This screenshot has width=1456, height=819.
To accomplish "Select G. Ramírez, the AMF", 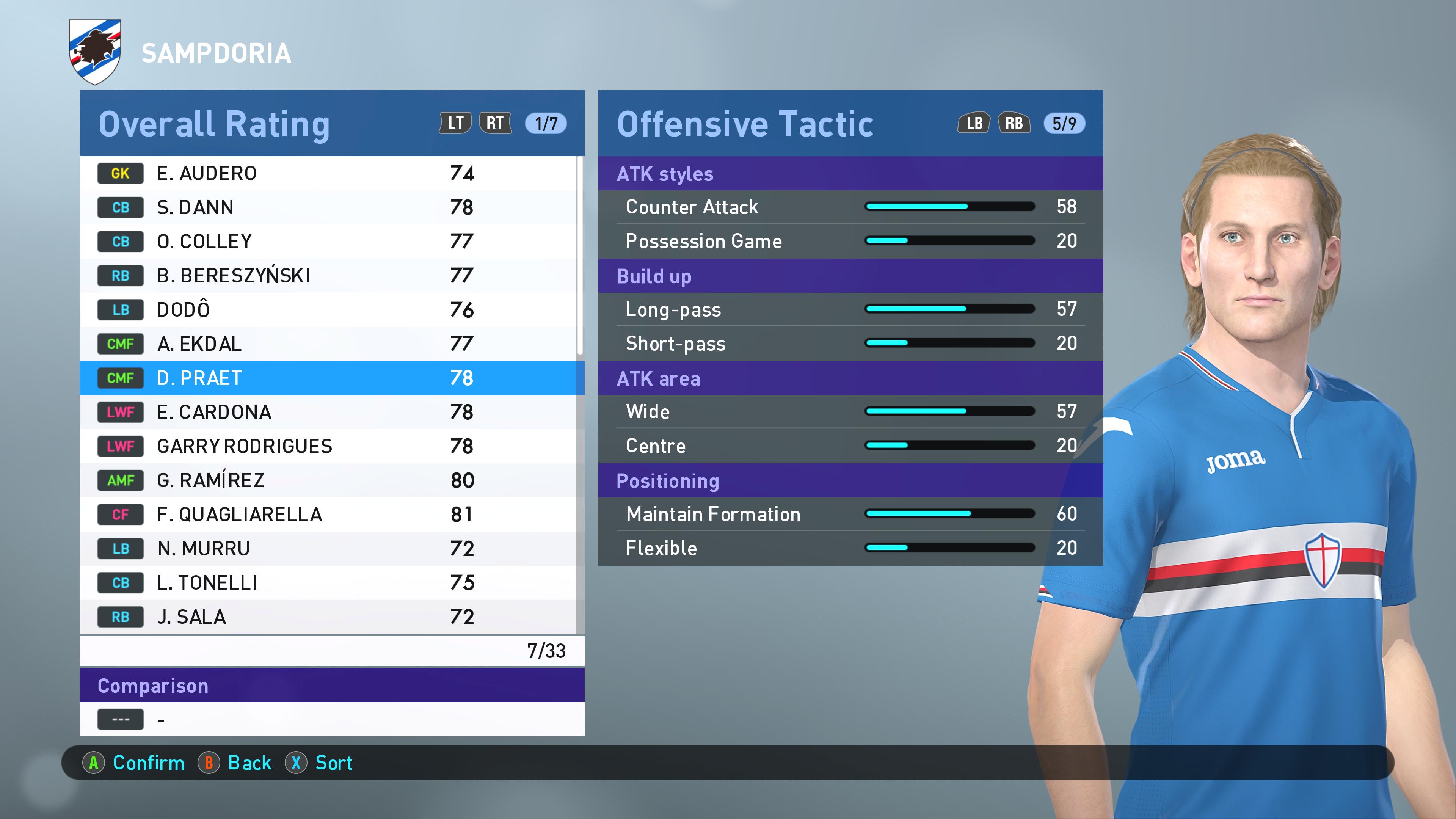I will click(x=328, y=480).
